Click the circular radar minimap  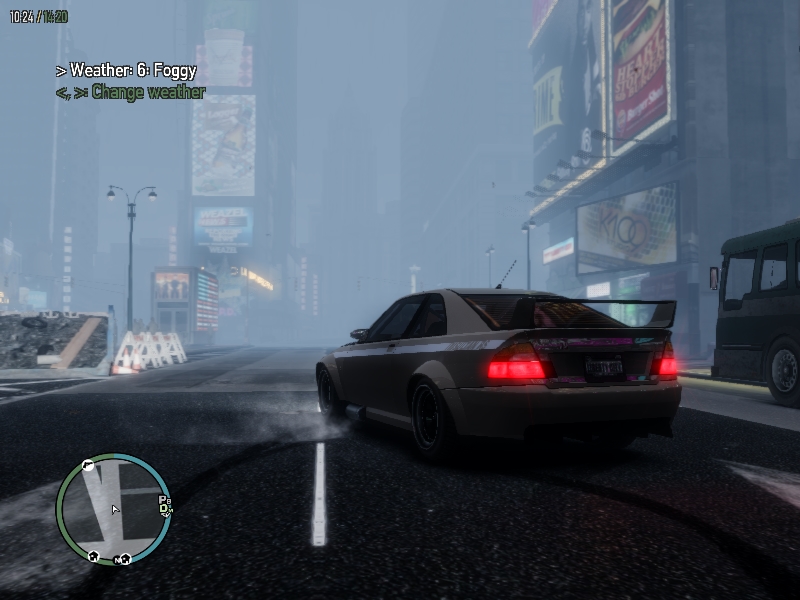click(x=113, y=508)
